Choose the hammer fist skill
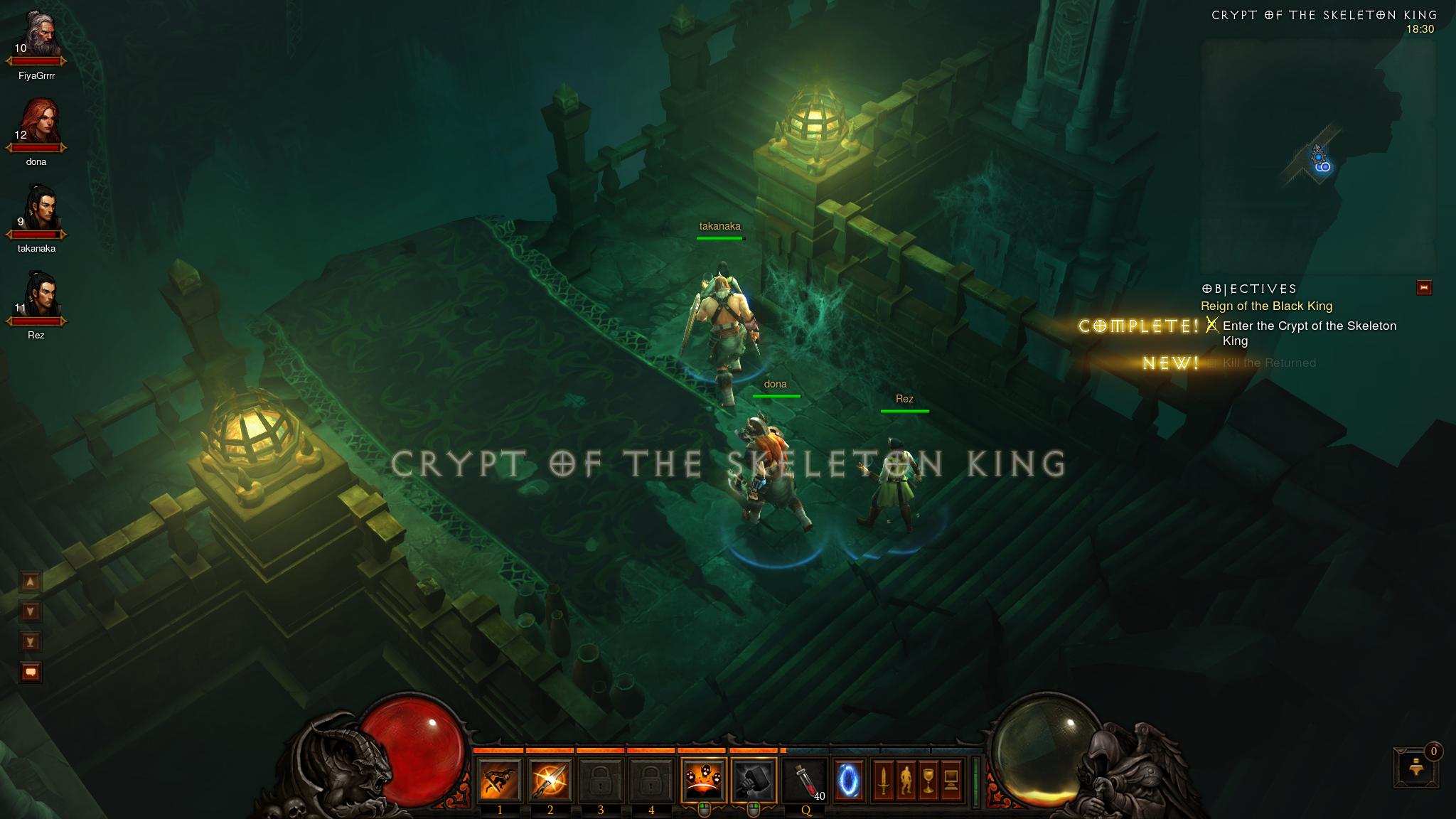1456x819 pixels. [754, 780]
